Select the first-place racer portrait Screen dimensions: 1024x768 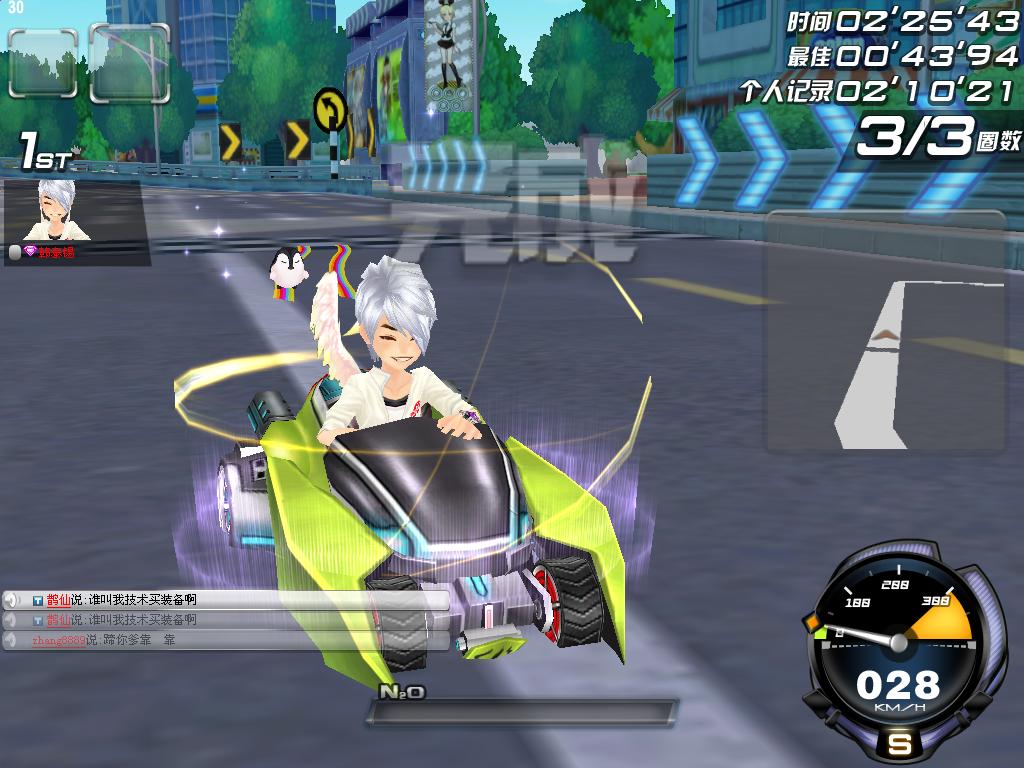click(57, 210)
